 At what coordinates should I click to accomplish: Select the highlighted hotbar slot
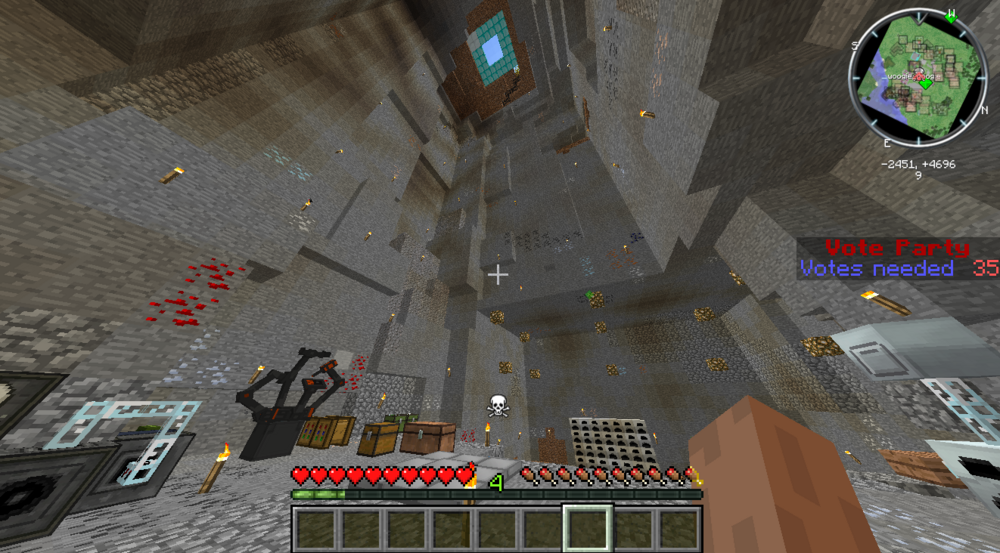coord(587,527)
